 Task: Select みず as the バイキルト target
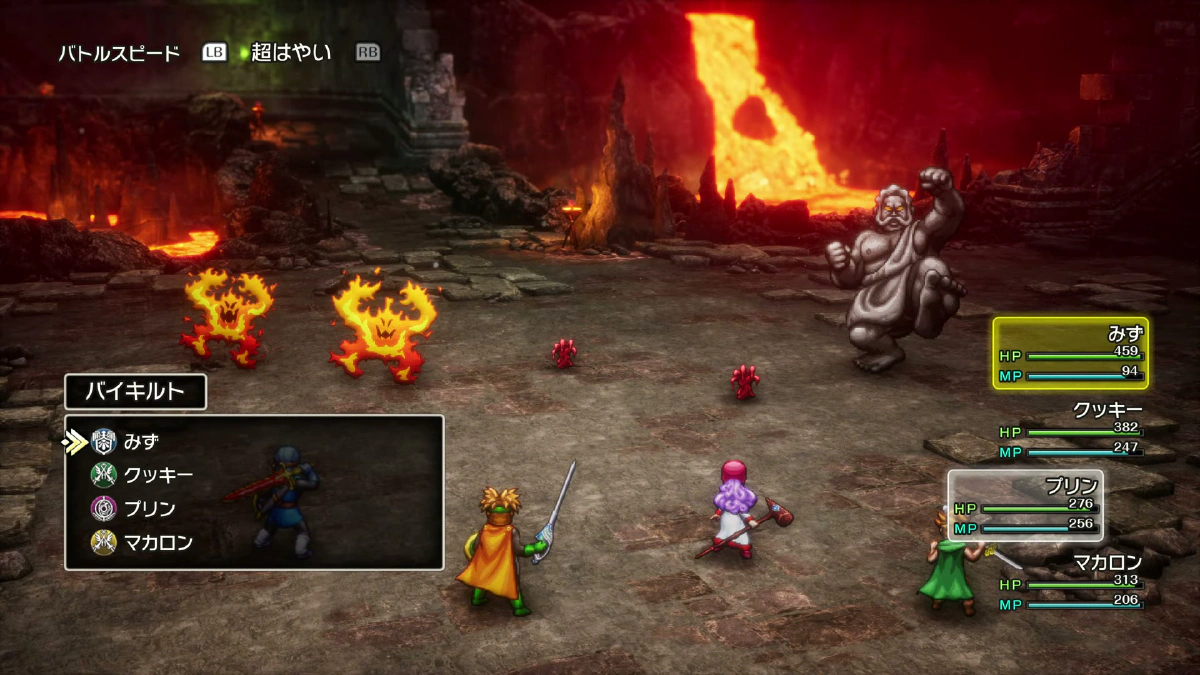coord(142,441)
